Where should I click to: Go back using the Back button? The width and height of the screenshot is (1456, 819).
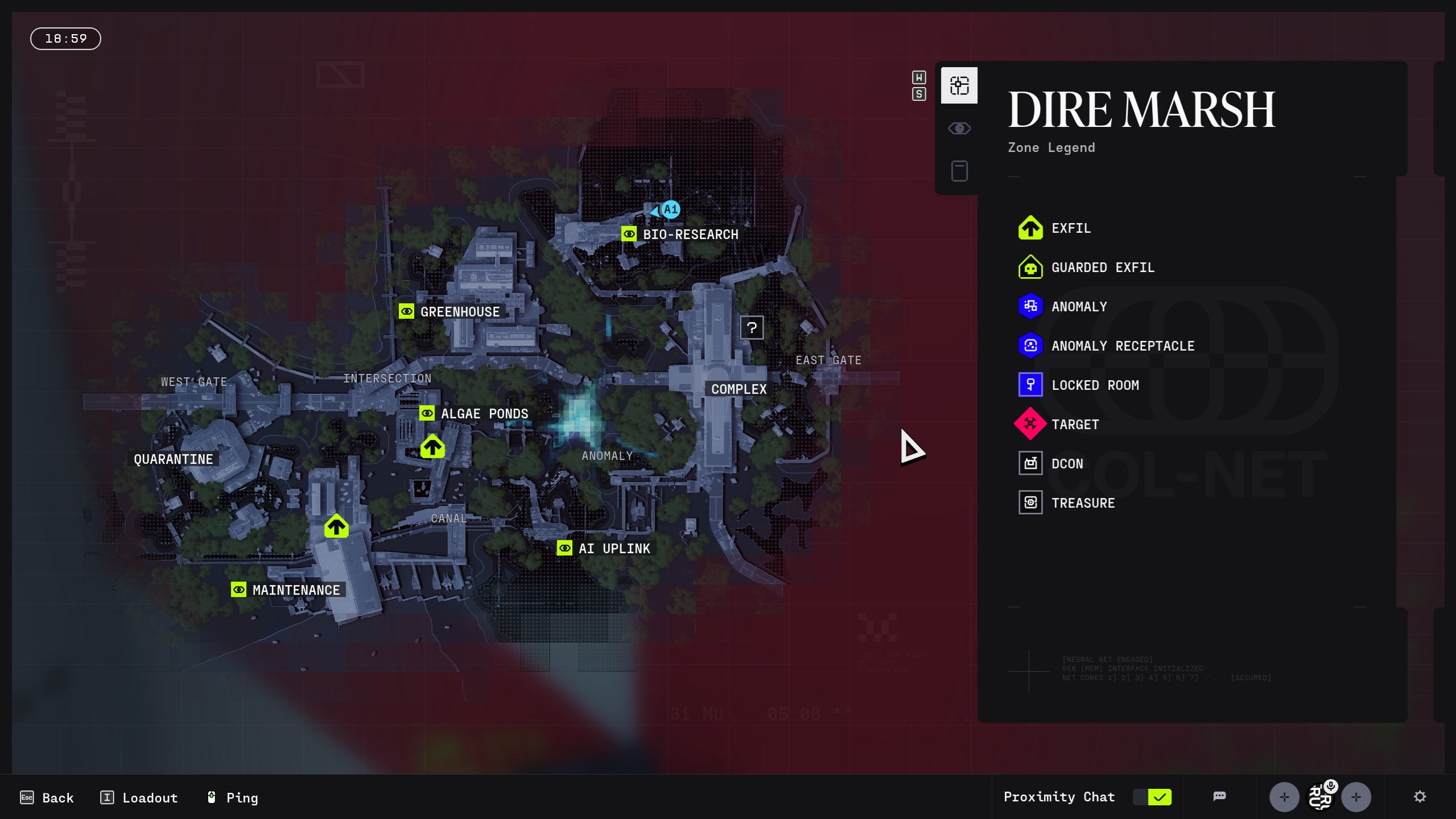47,797
